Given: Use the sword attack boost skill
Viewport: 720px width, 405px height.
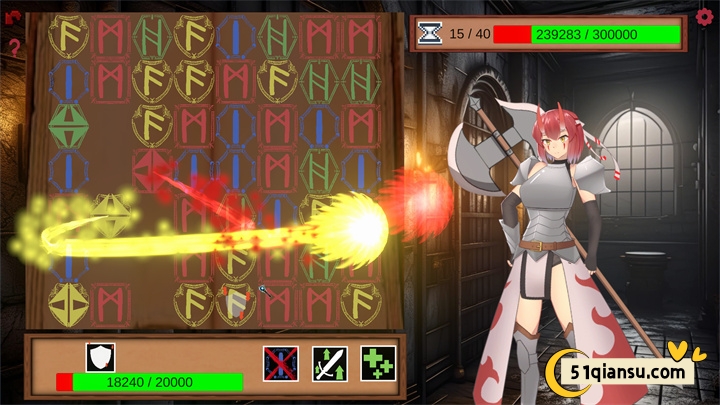Looking at the screenshot, I should [329, 362].
